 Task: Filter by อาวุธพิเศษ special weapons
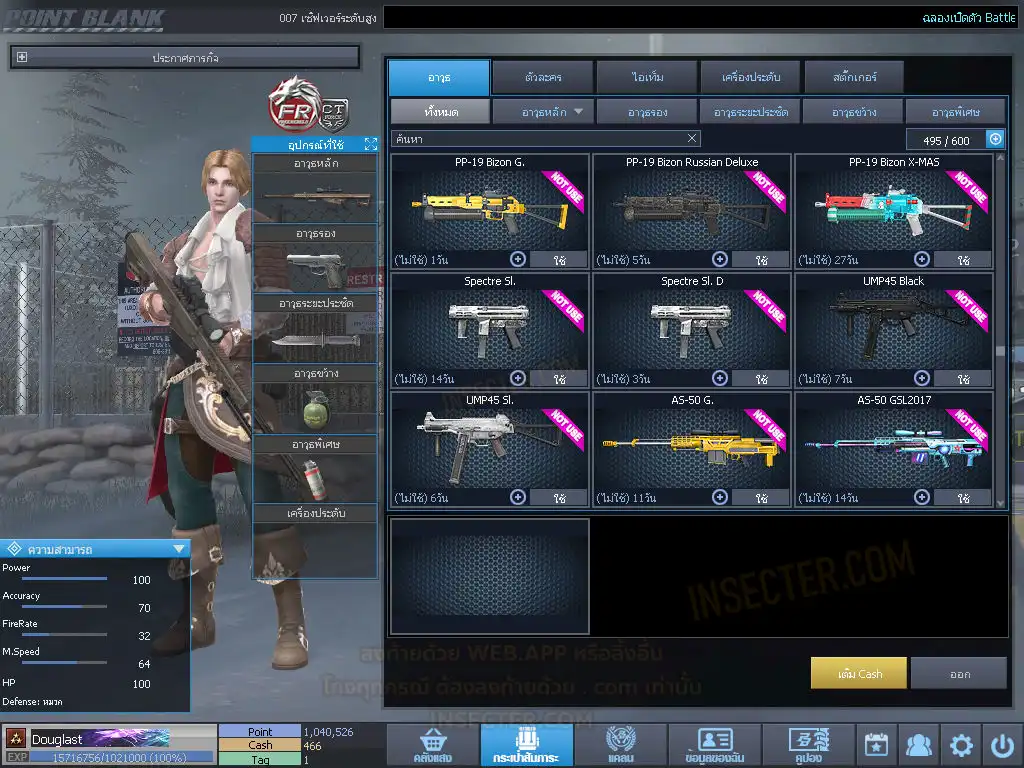955,112
